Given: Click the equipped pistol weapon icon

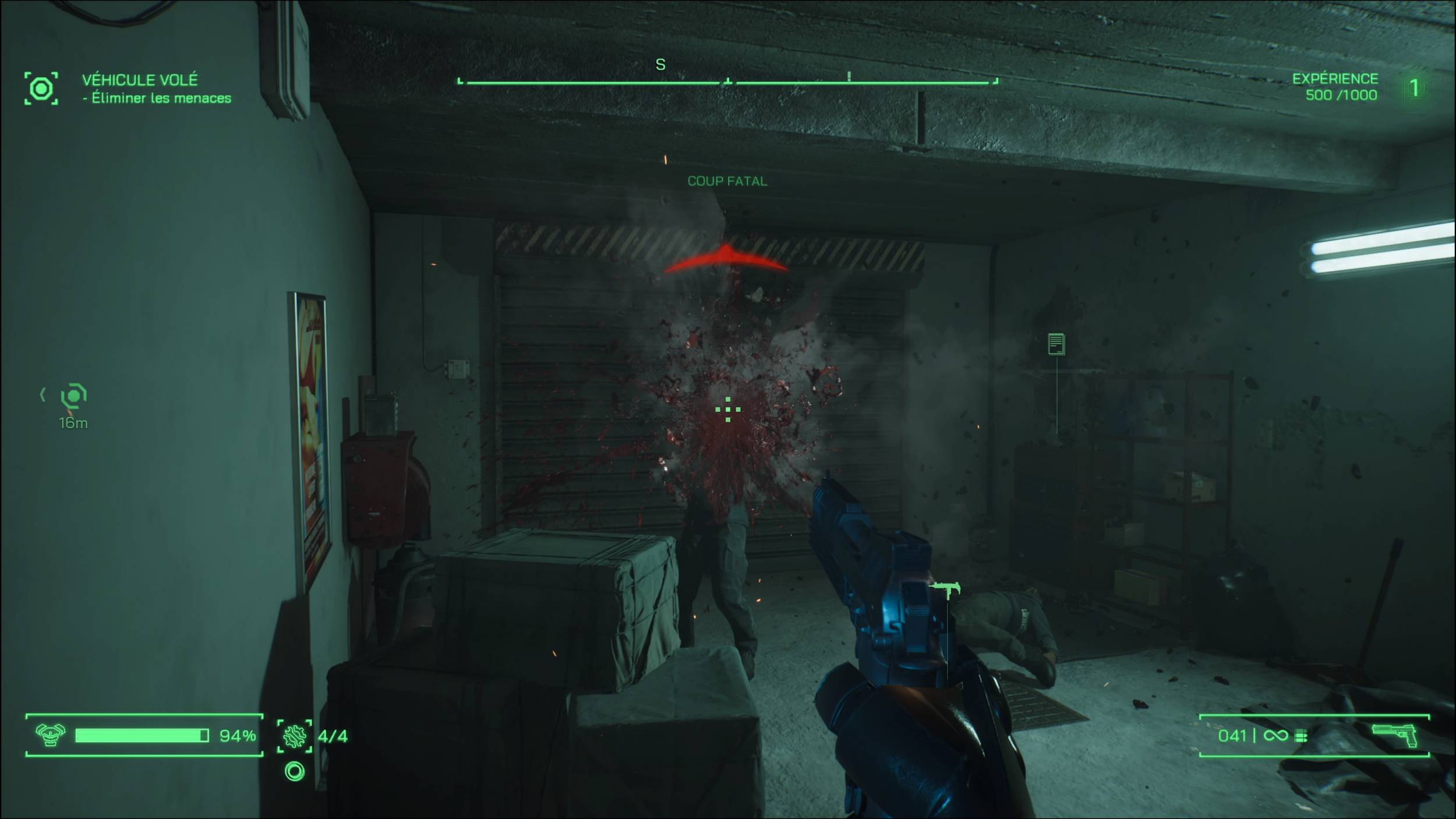Looking at the screenshot, I should [x=1395, y=735].
